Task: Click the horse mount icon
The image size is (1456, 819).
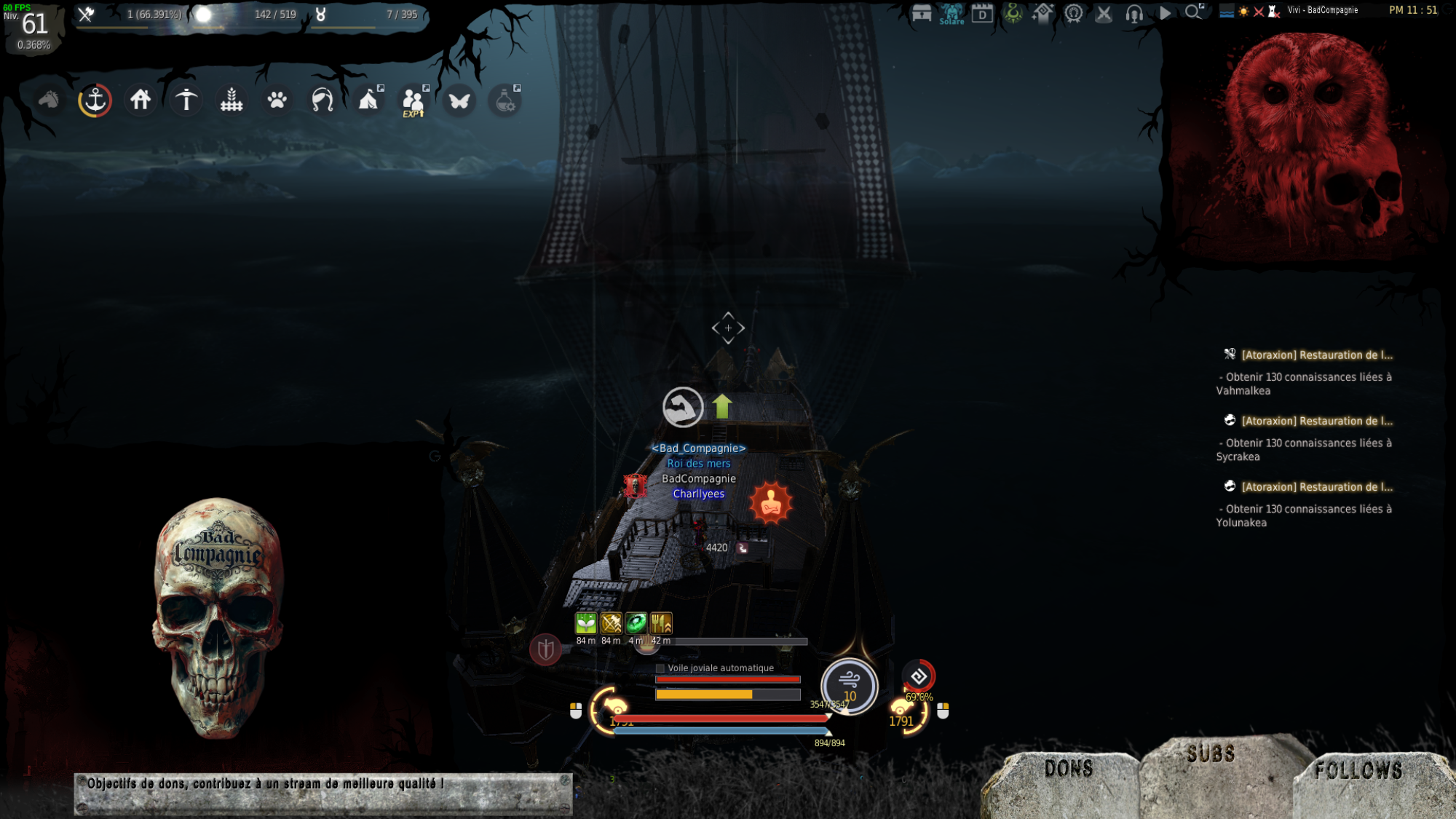Action: pyautogui.click(x=49, y=100)
